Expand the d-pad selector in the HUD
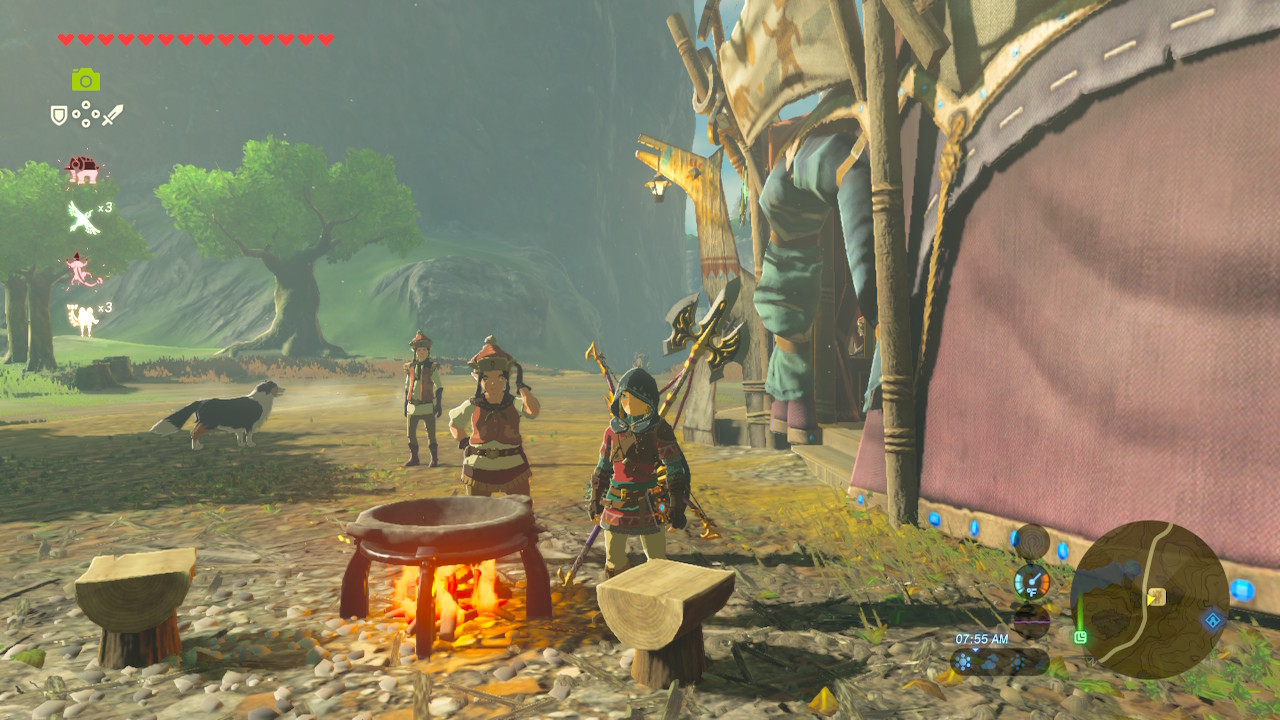Image resolution: width=1280 pixels, height=720 pixels. tap(86, 114)
